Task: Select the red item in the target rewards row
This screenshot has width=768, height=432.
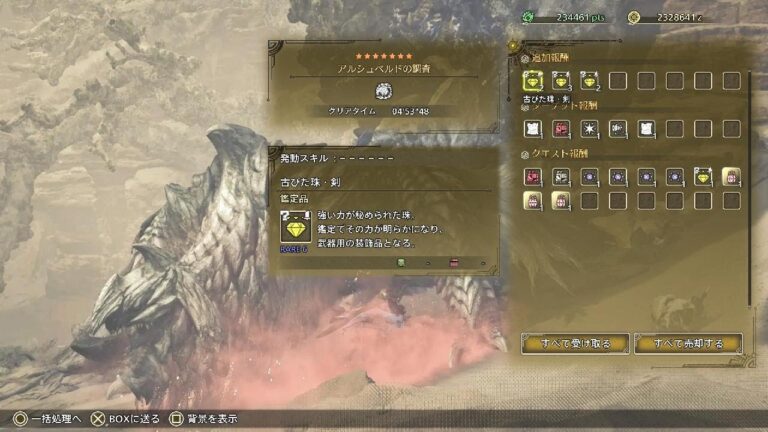Action: (561, 128)
